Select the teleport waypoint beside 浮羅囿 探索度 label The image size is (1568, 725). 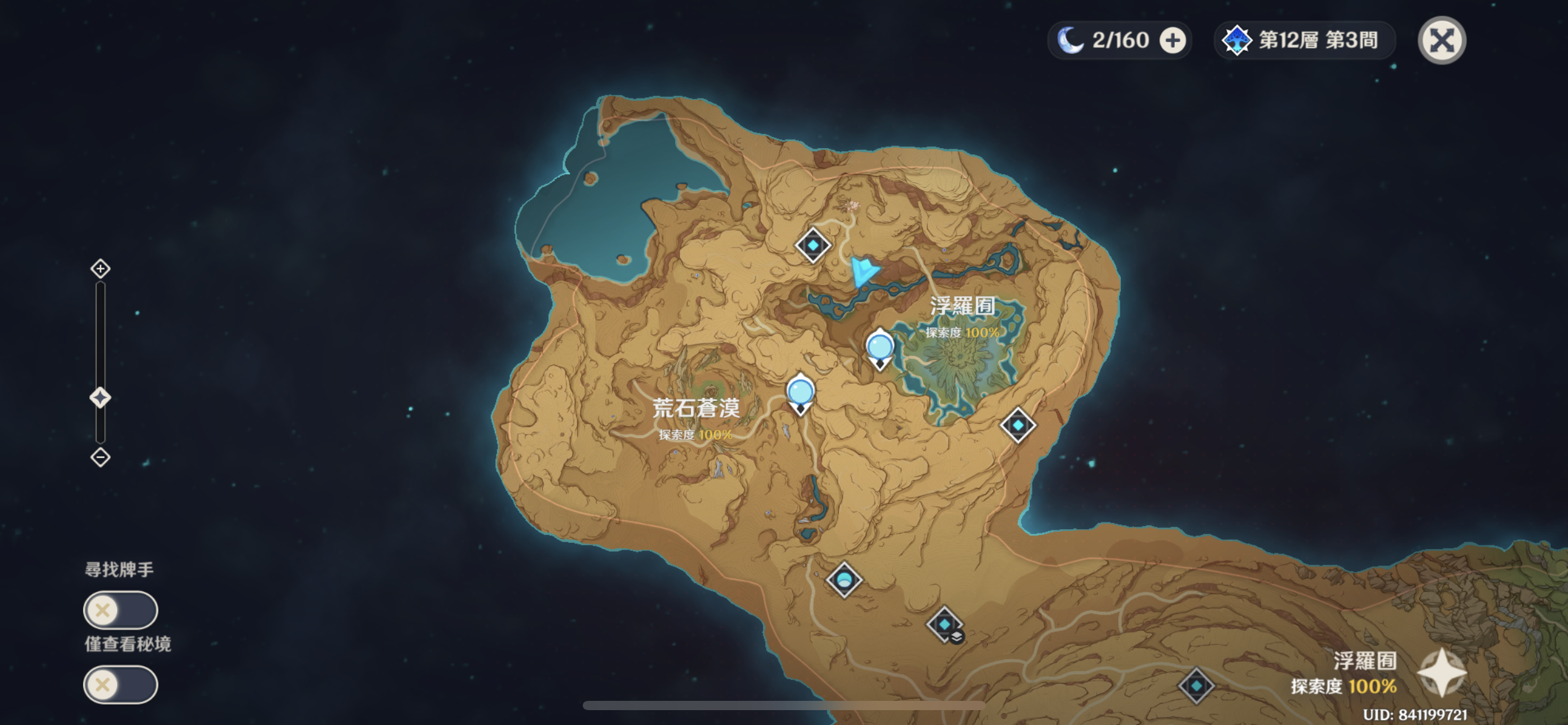879,348
